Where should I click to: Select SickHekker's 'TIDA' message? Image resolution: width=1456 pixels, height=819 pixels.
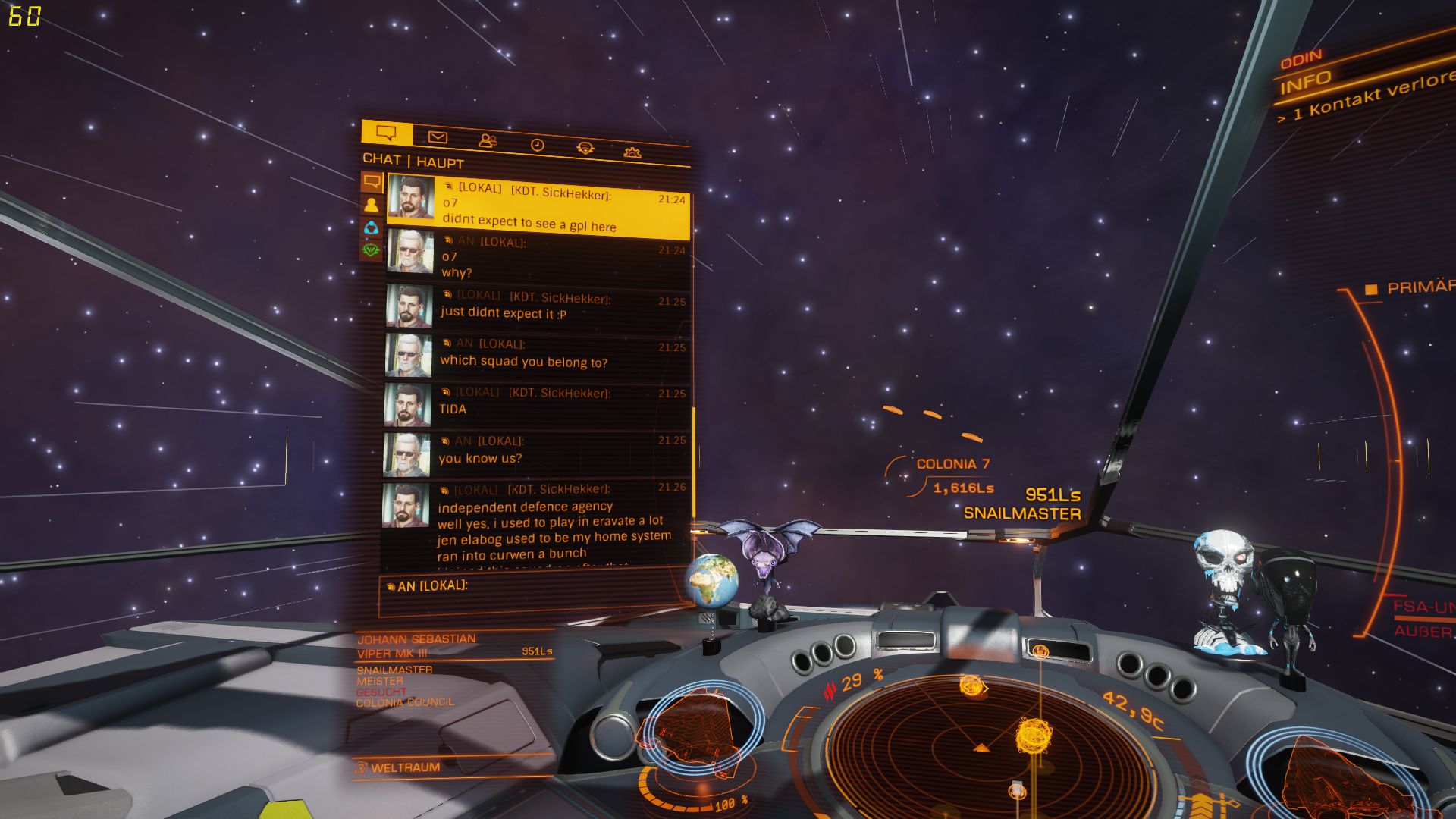(538, 403)
